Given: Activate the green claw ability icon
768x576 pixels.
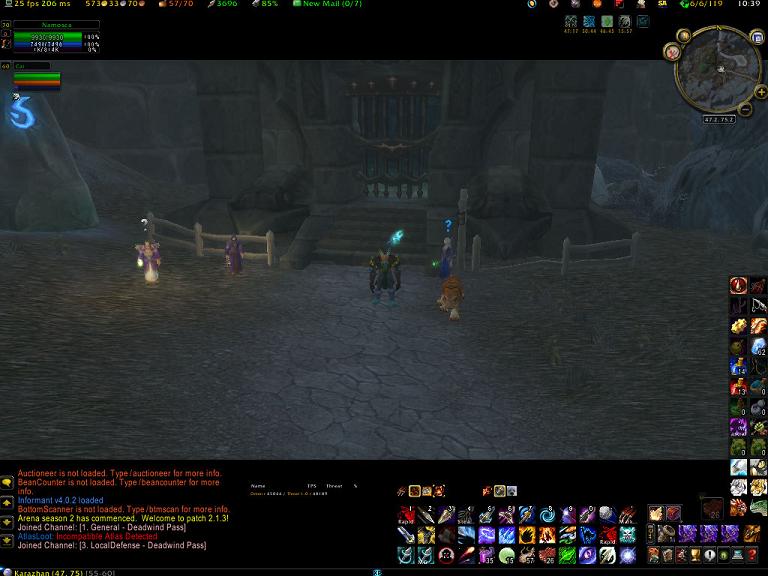Looking at the screenshot, I should click(567, 555).
